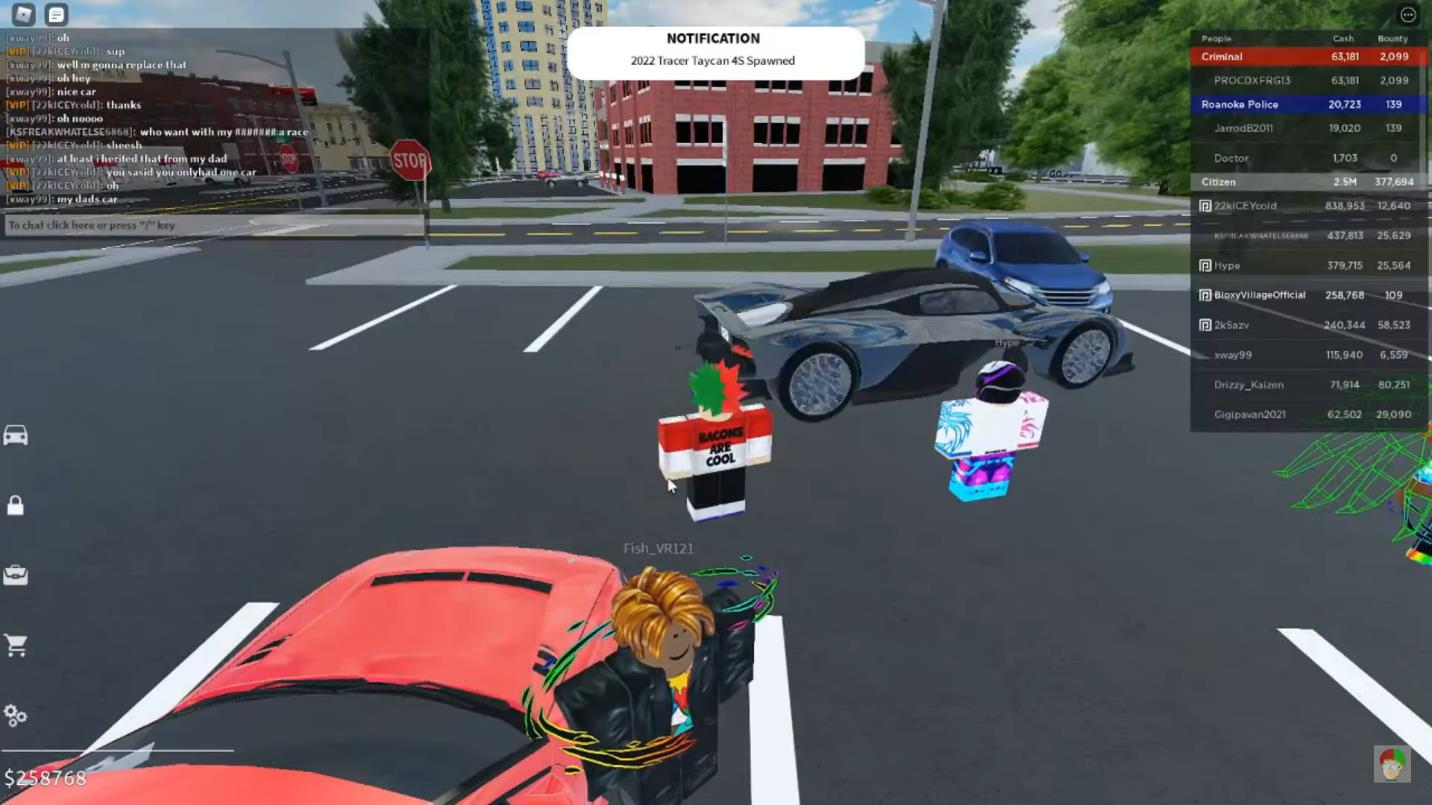Select the lock icon to lock your vehicle
The width and height of the screenshot is (1432, 805).
tap(15, 507)
